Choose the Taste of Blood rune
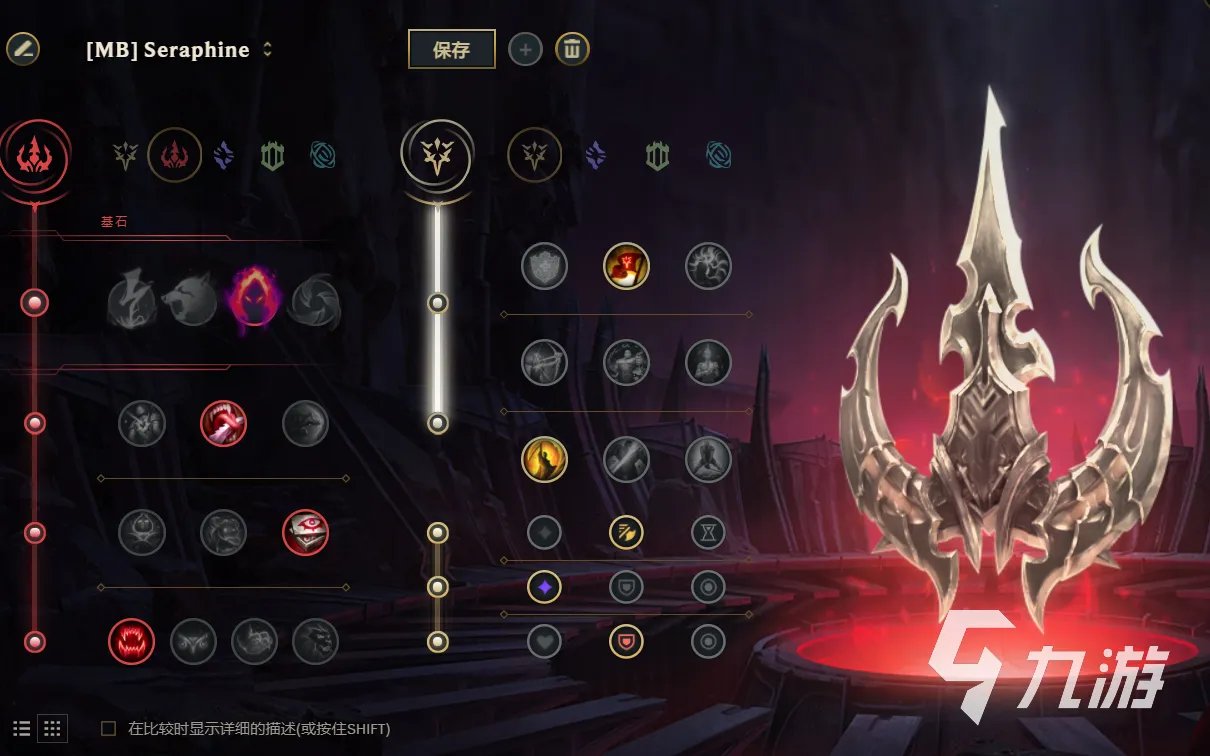 pyautogui.click(x=223, y=423)
